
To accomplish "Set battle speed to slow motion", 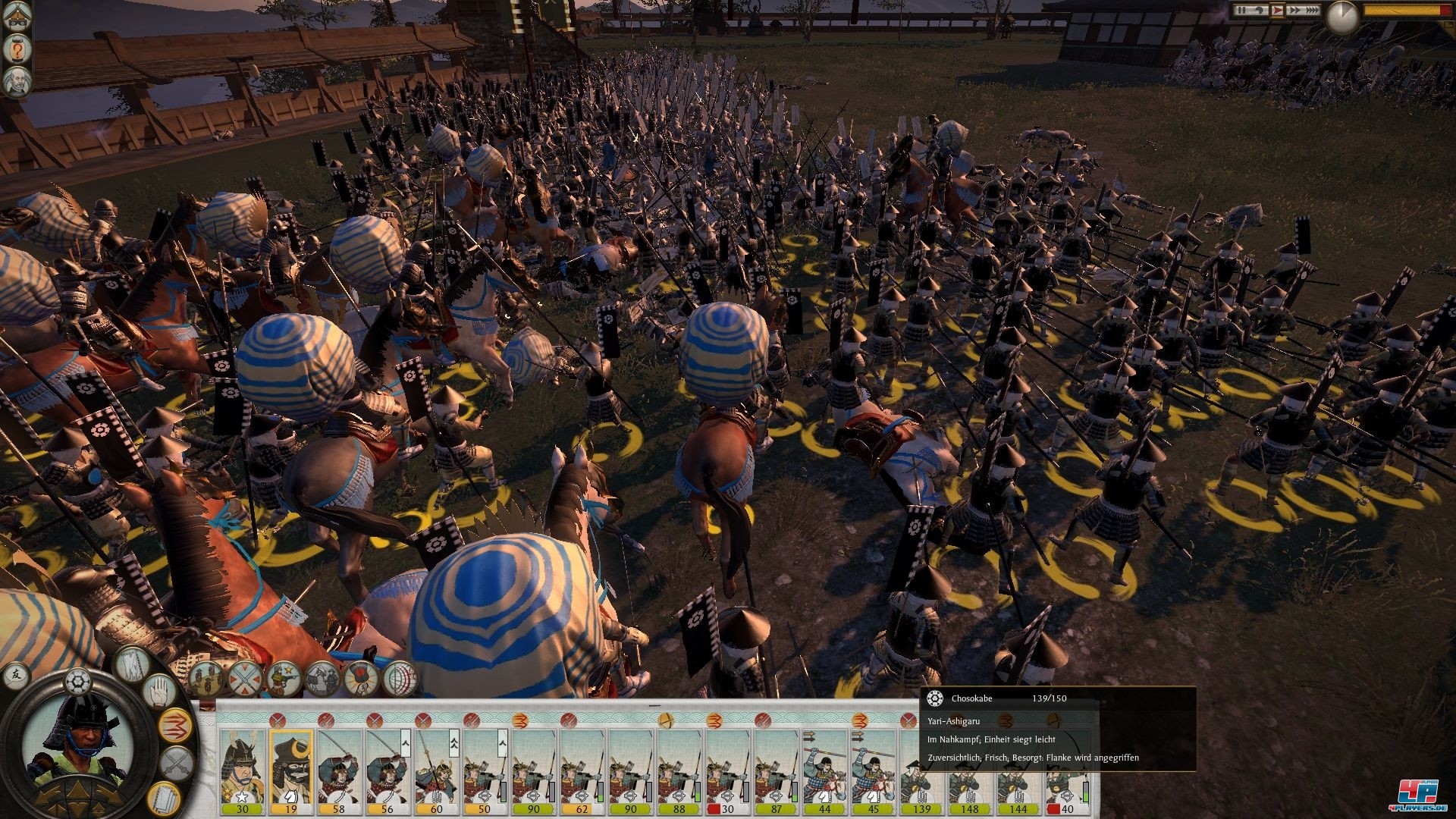I will [x=1258, y=11].
